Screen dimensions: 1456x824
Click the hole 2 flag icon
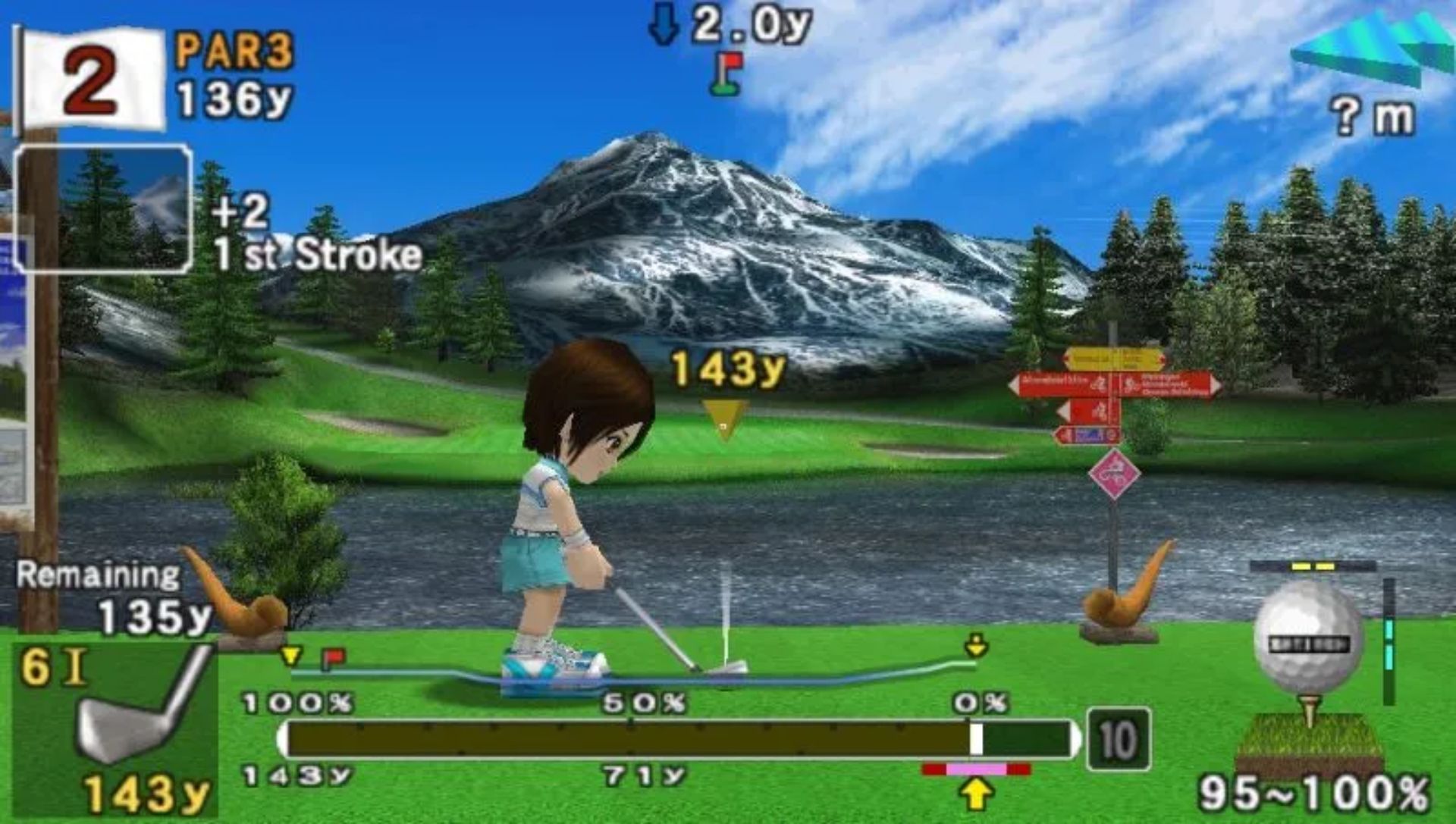pos(91,80)
